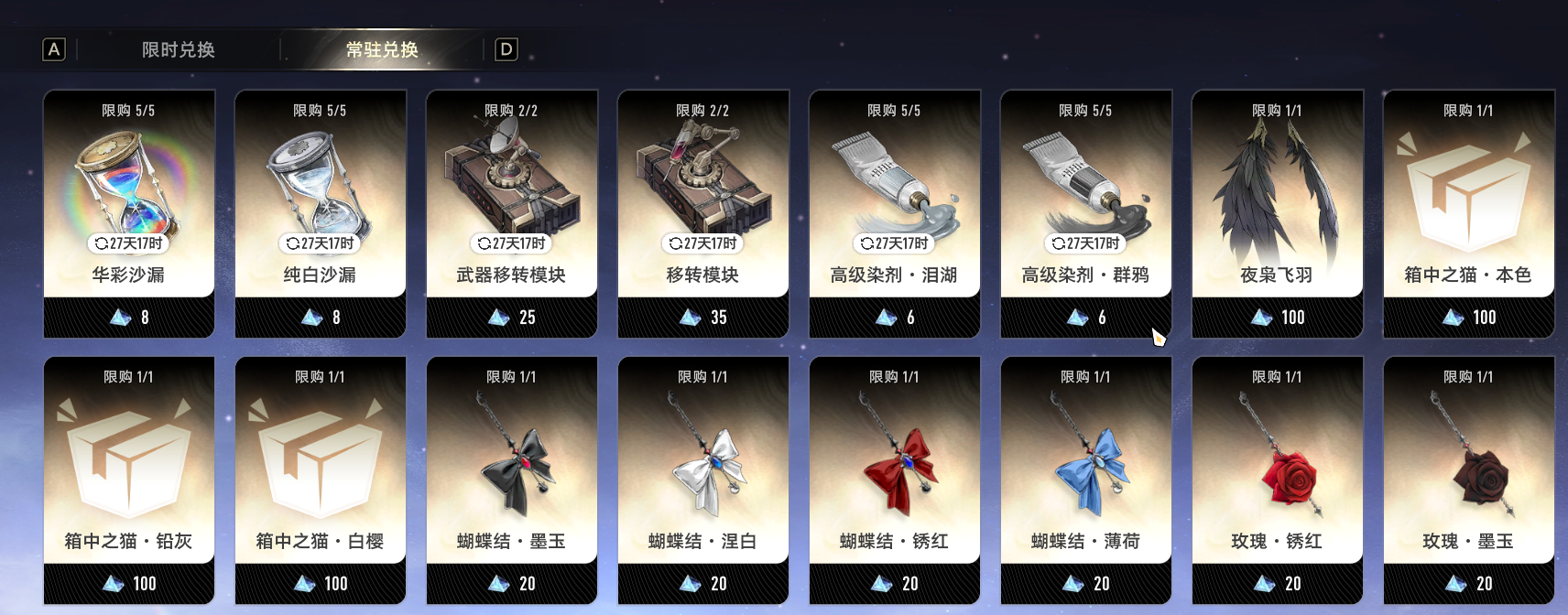Choose the 箱中之猫・铅灰 box item
Viewport: 1568px width, 615px height.
[129, 468]
